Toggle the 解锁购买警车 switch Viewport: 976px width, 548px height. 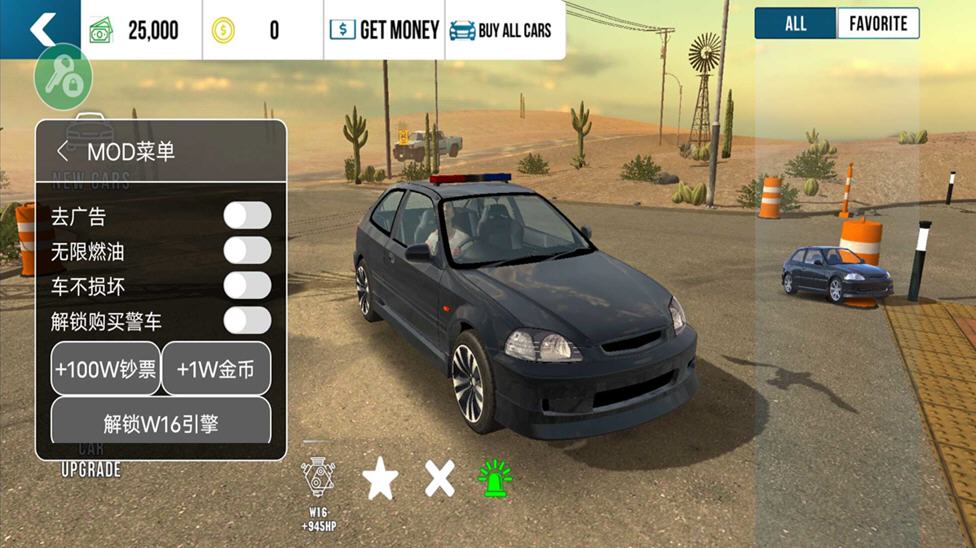pos(247,321)
